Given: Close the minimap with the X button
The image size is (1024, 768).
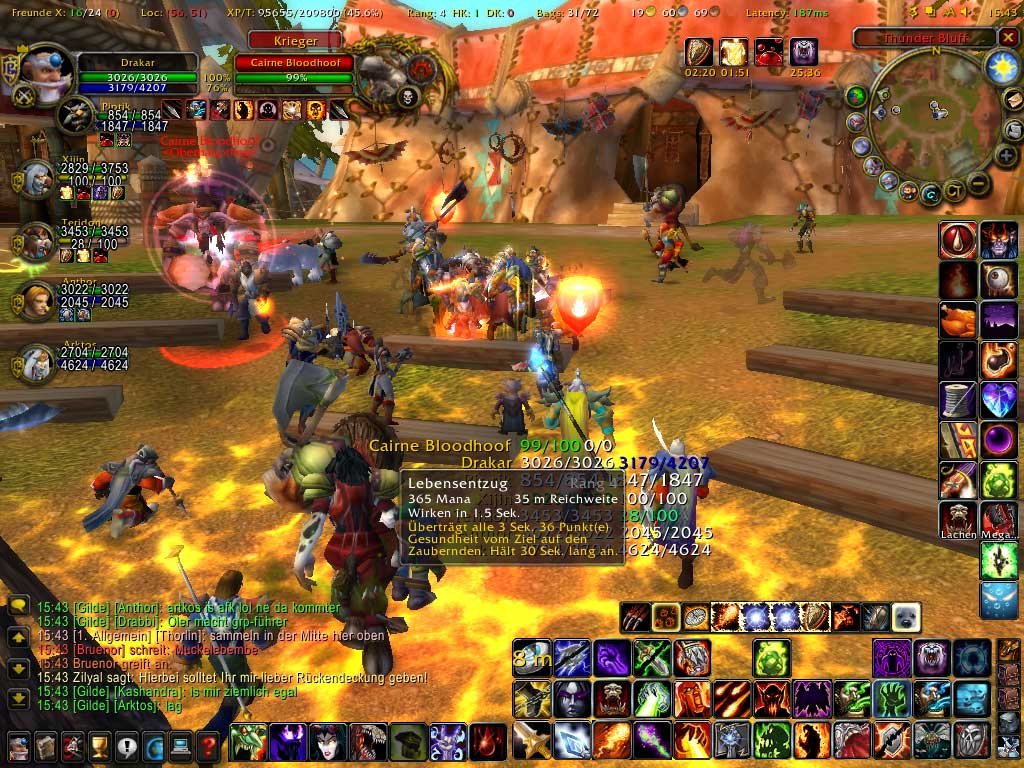Looking at the screenshot, I should tap(1009, 38).
